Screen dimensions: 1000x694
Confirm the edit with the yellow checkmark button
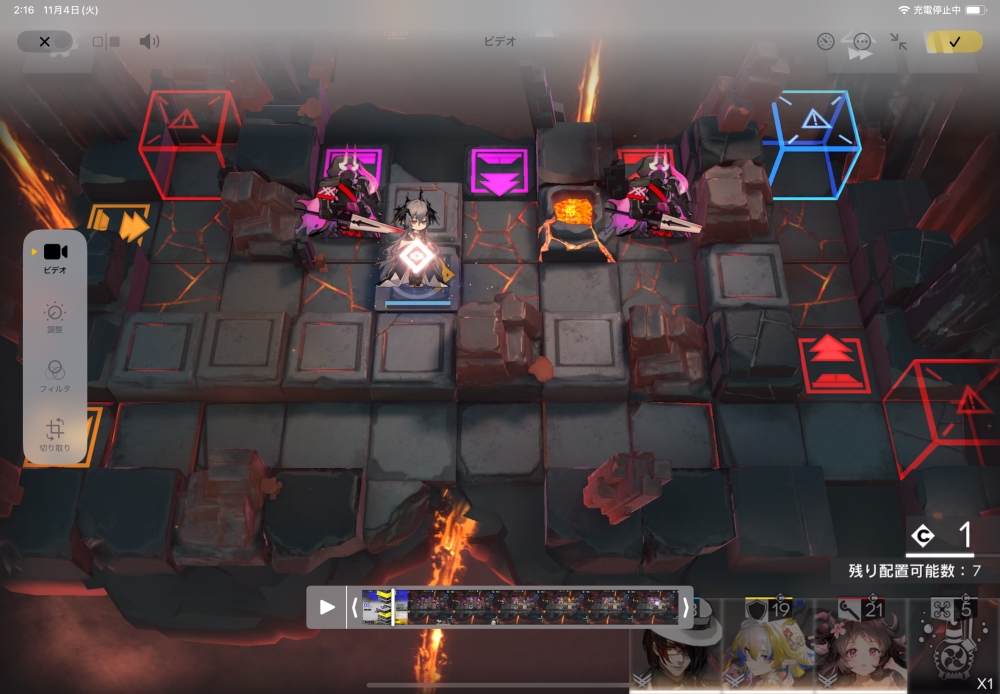tap(954, 42)
